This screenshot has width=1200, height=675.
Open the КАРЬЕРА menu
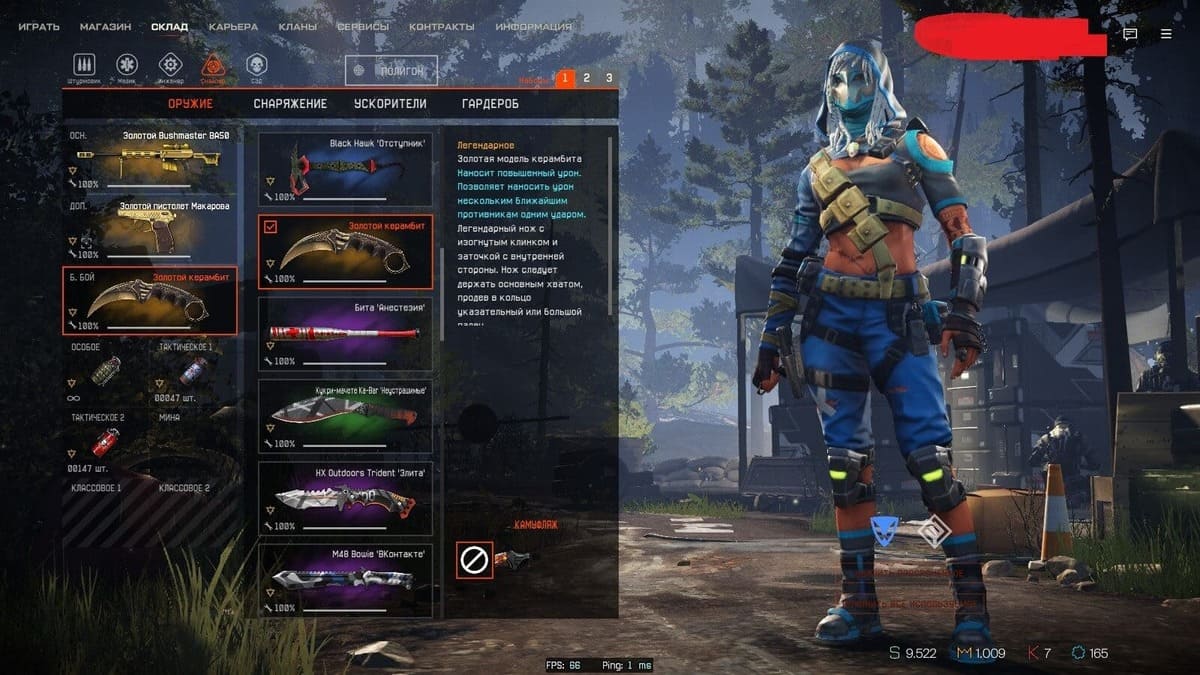point(233,27)
